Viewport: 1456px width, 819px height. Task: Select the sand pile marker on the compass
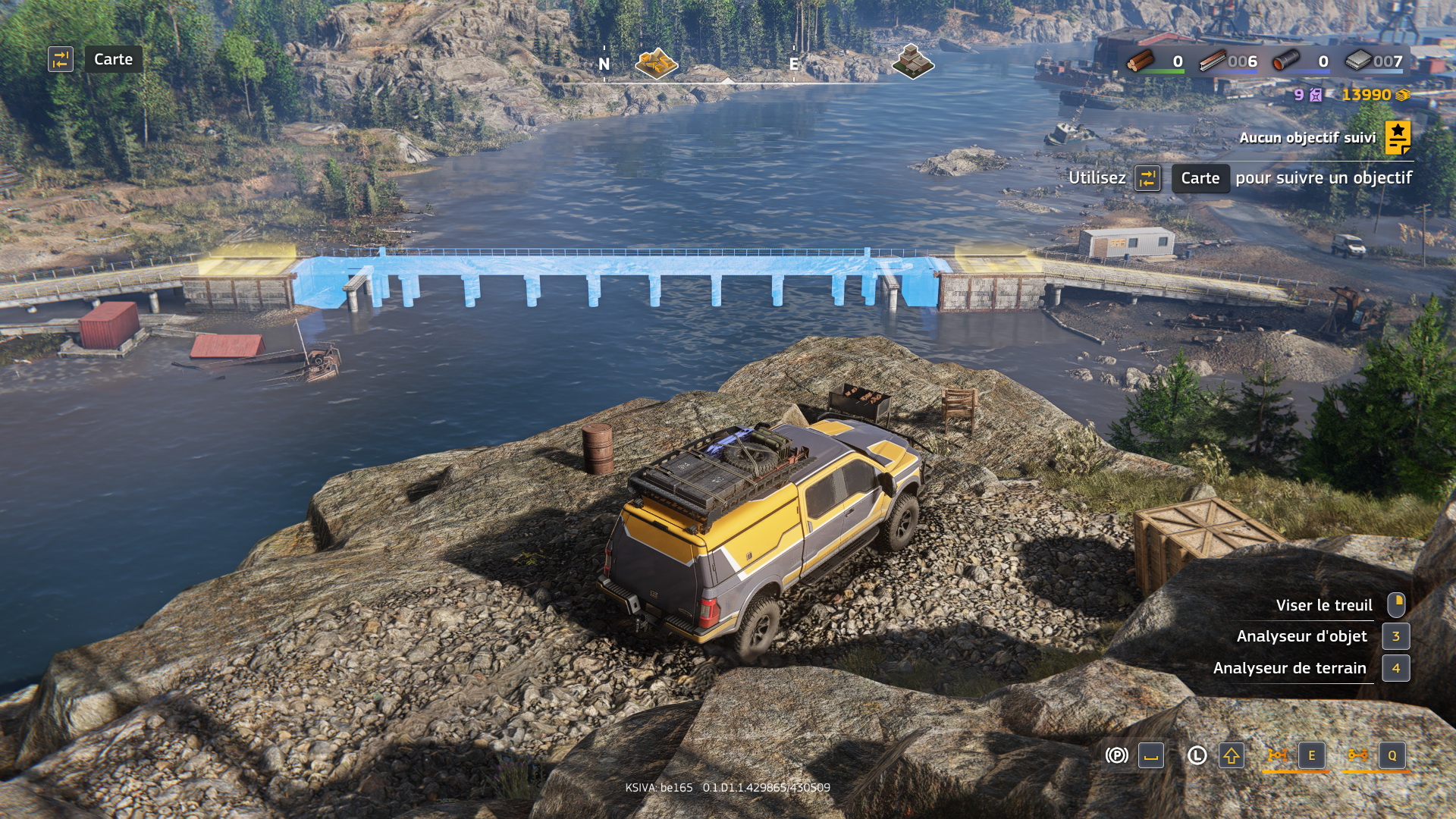point(656,63)
